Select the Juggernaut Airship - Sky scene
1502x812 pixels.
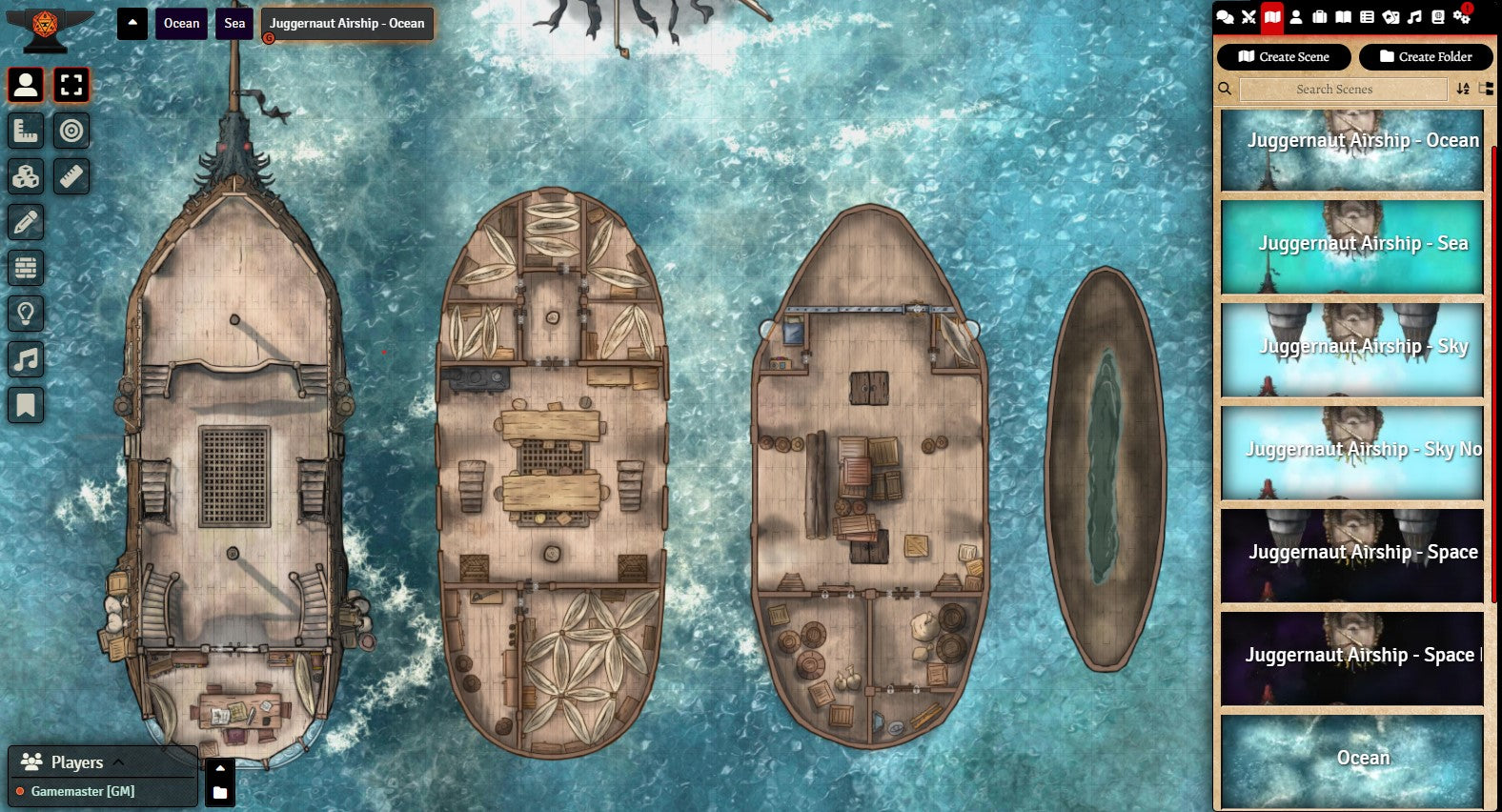point(1352,349)
